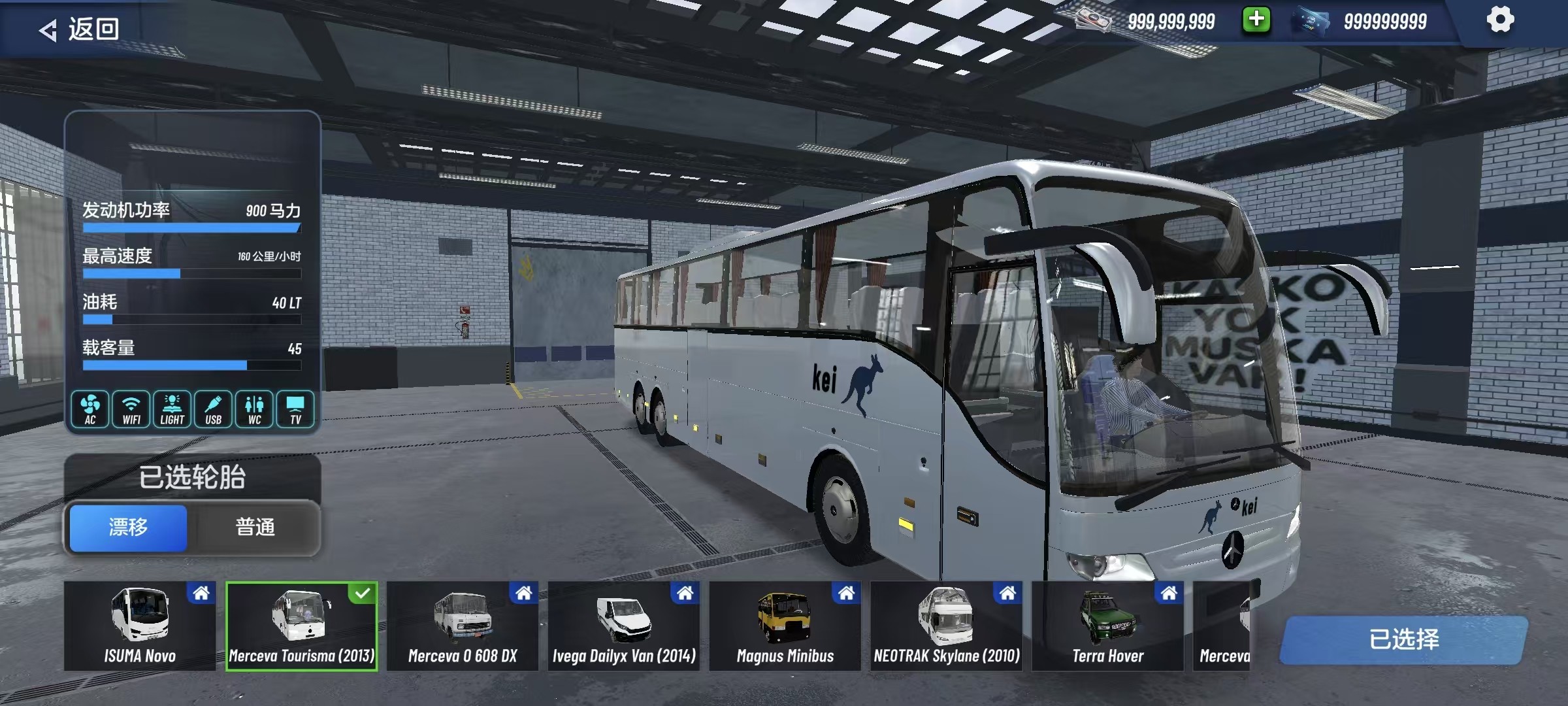Pick the Merceva O 608 DX bus
Viewport: 1568px width, 706px height.
tap(463, 626)
